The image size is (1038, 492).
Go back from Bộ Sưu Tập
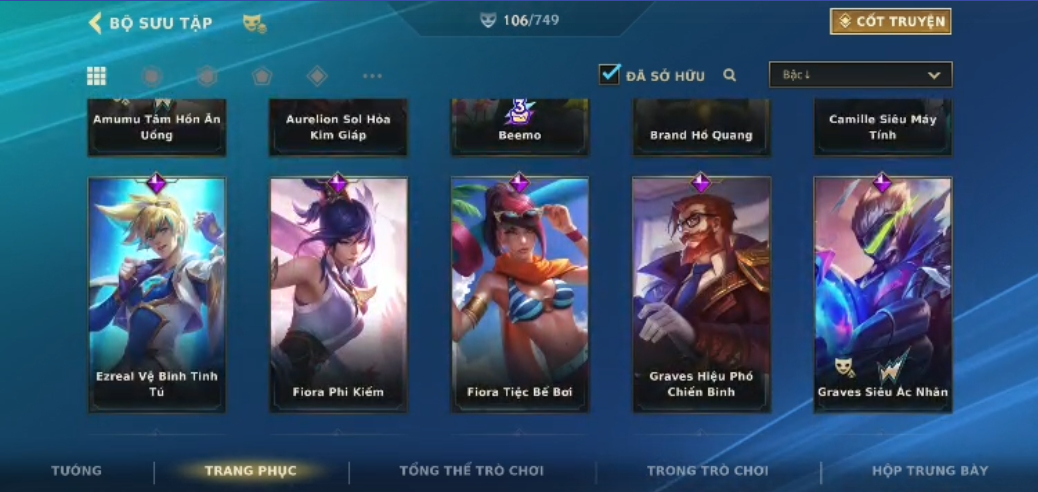pyautogui.click(x=96, y=23)
